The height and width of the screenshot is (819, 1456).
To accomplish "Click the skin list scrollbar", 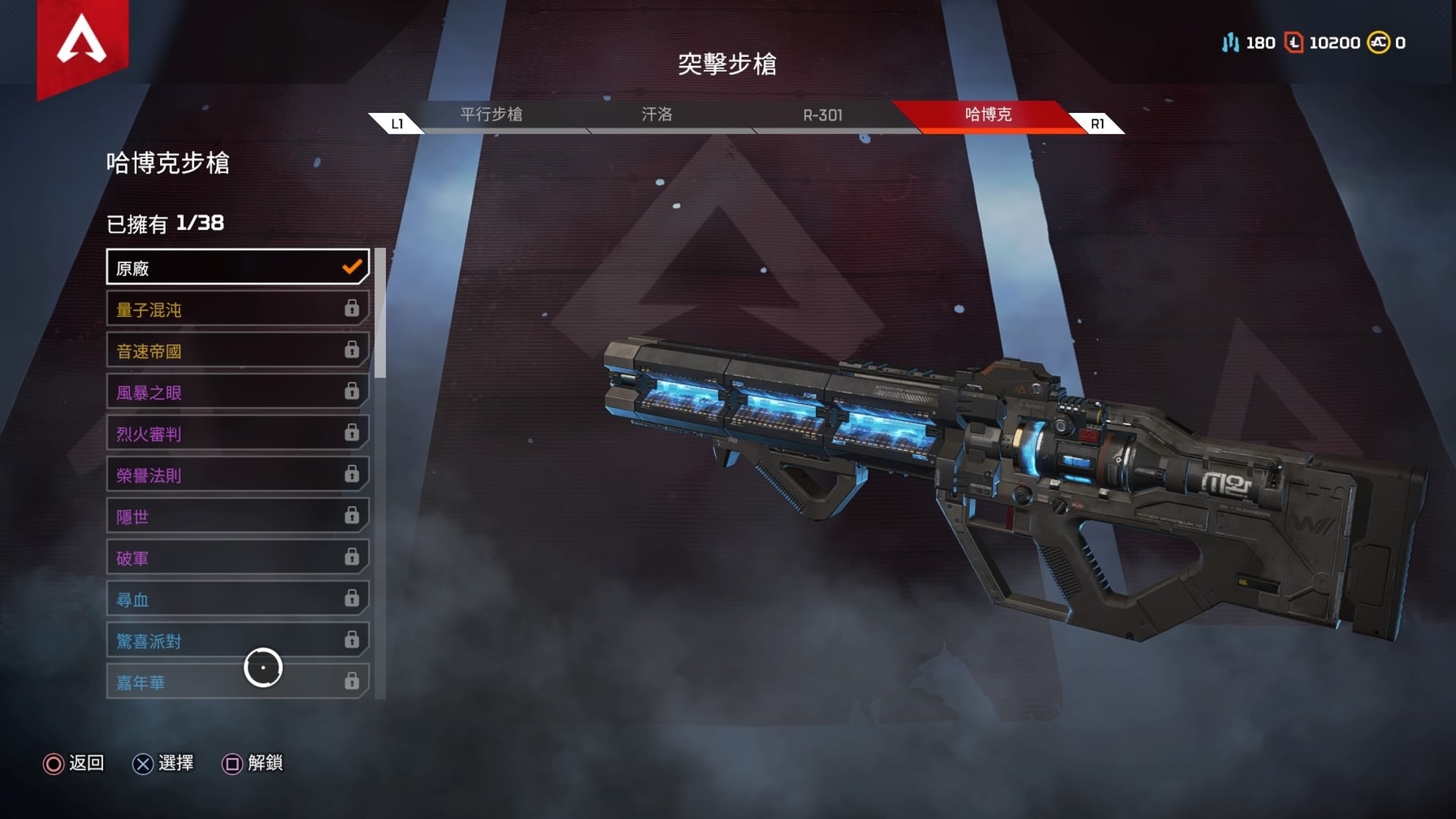I will pos(381,313).
